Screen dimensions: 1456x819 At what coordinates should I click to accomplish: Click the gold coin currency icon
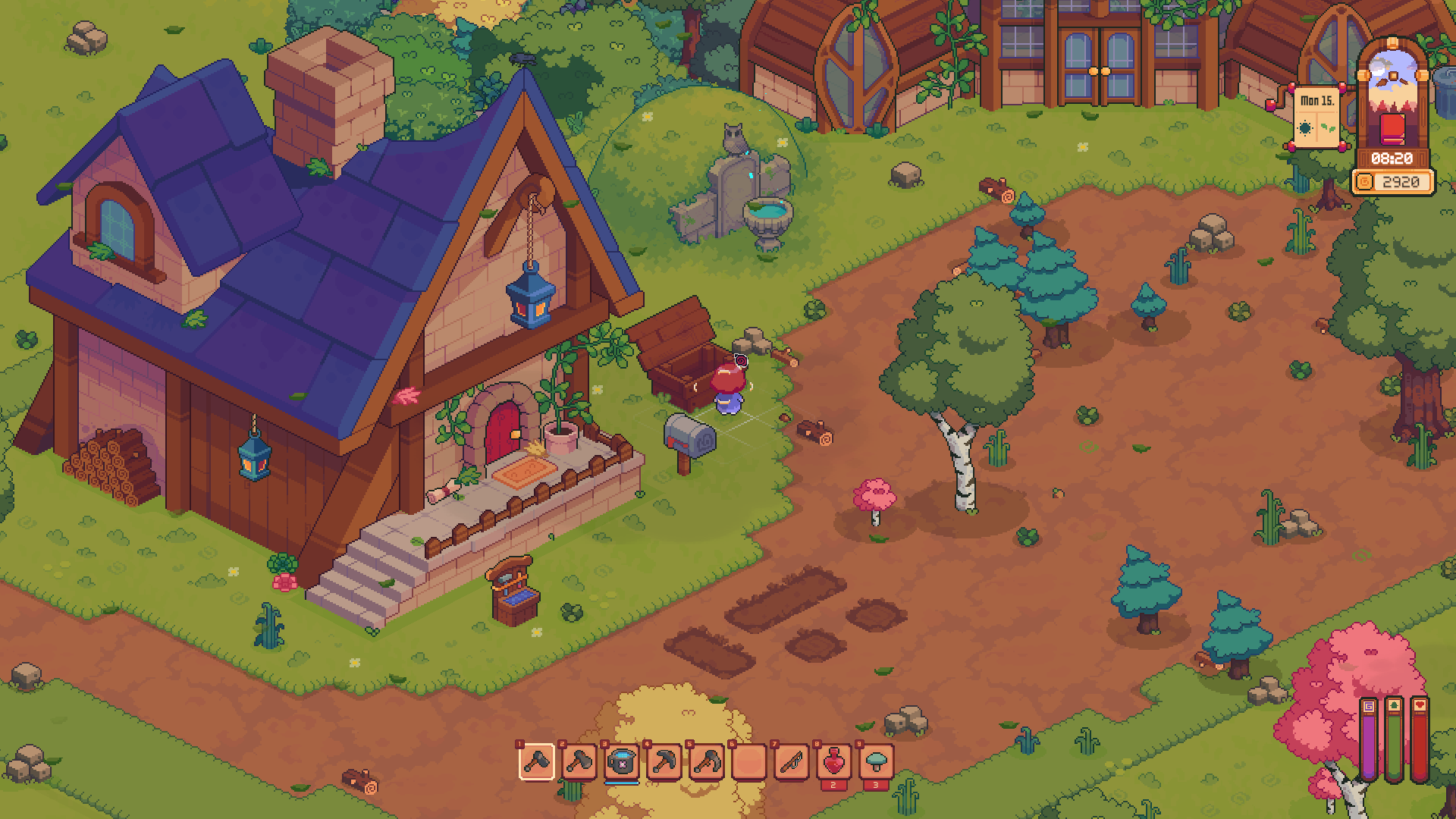(x=1365, y=181)
